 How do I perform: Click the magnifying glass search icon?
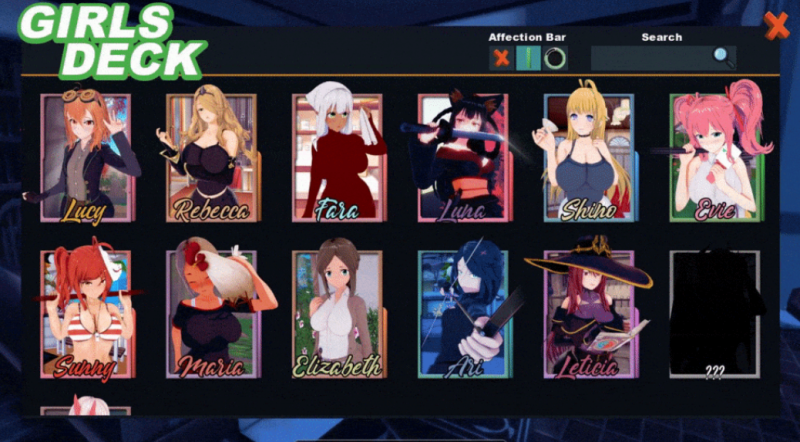coord(723,57)
